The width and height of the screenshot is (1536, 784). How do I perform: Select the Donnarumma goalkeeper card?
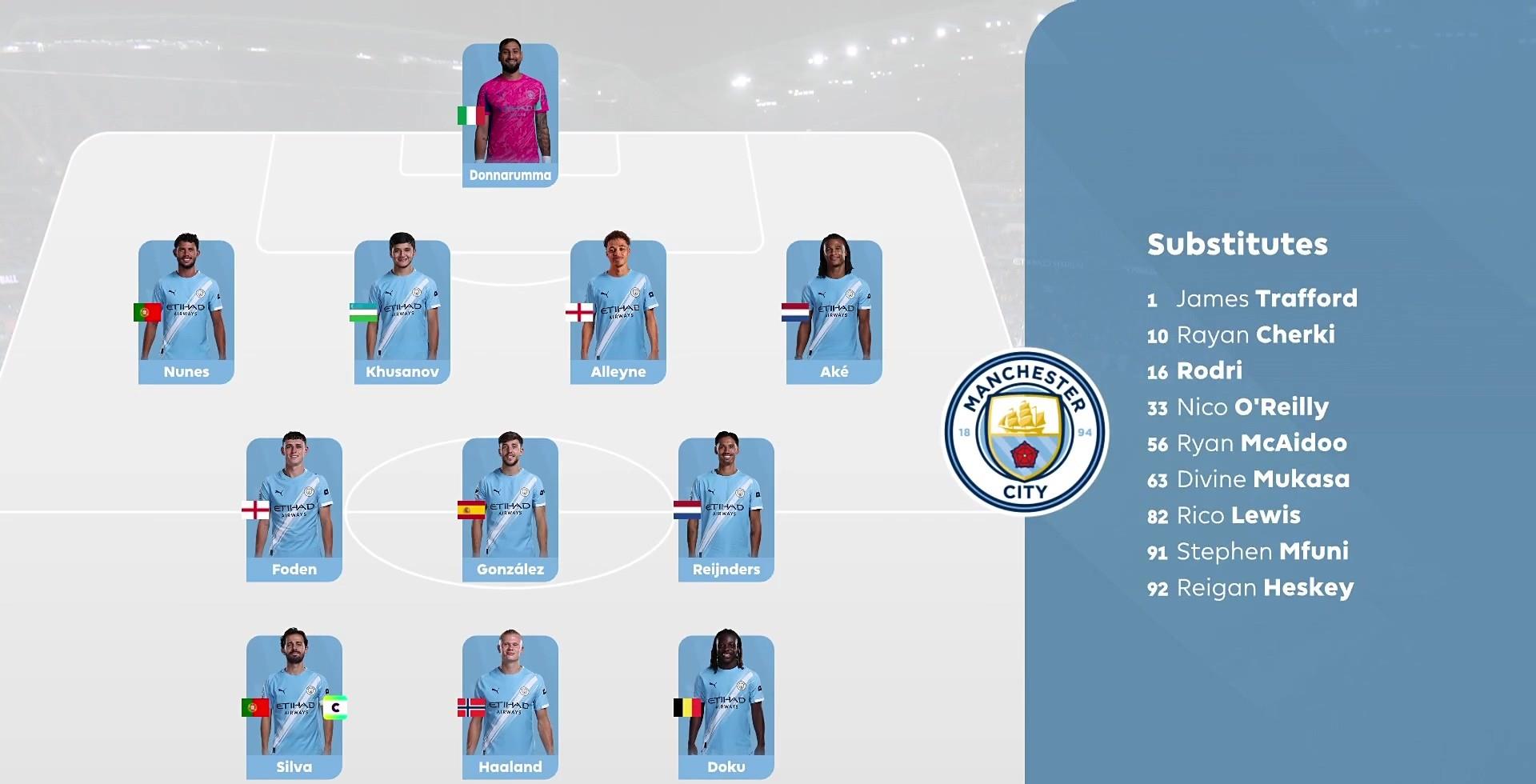(510, 114)
